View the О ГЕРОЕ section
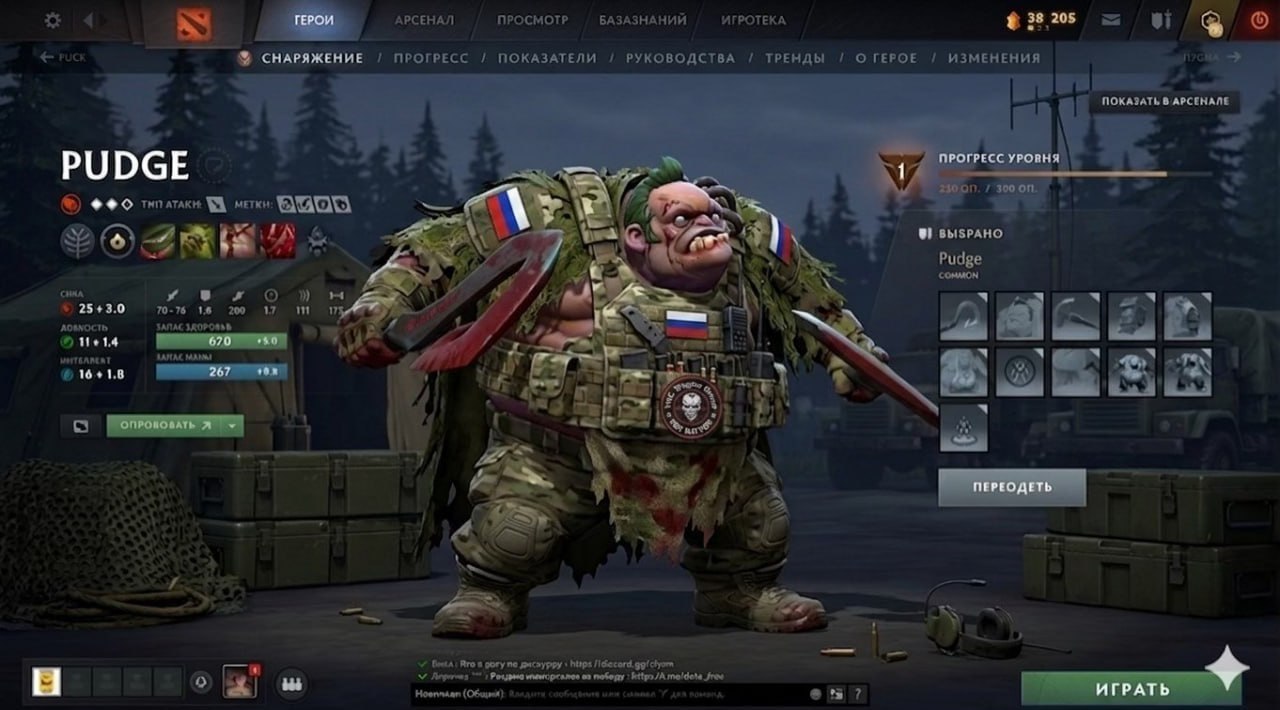Image resolution: width=1280 pixels, height=710 pixels. click(x=886, y=58)
